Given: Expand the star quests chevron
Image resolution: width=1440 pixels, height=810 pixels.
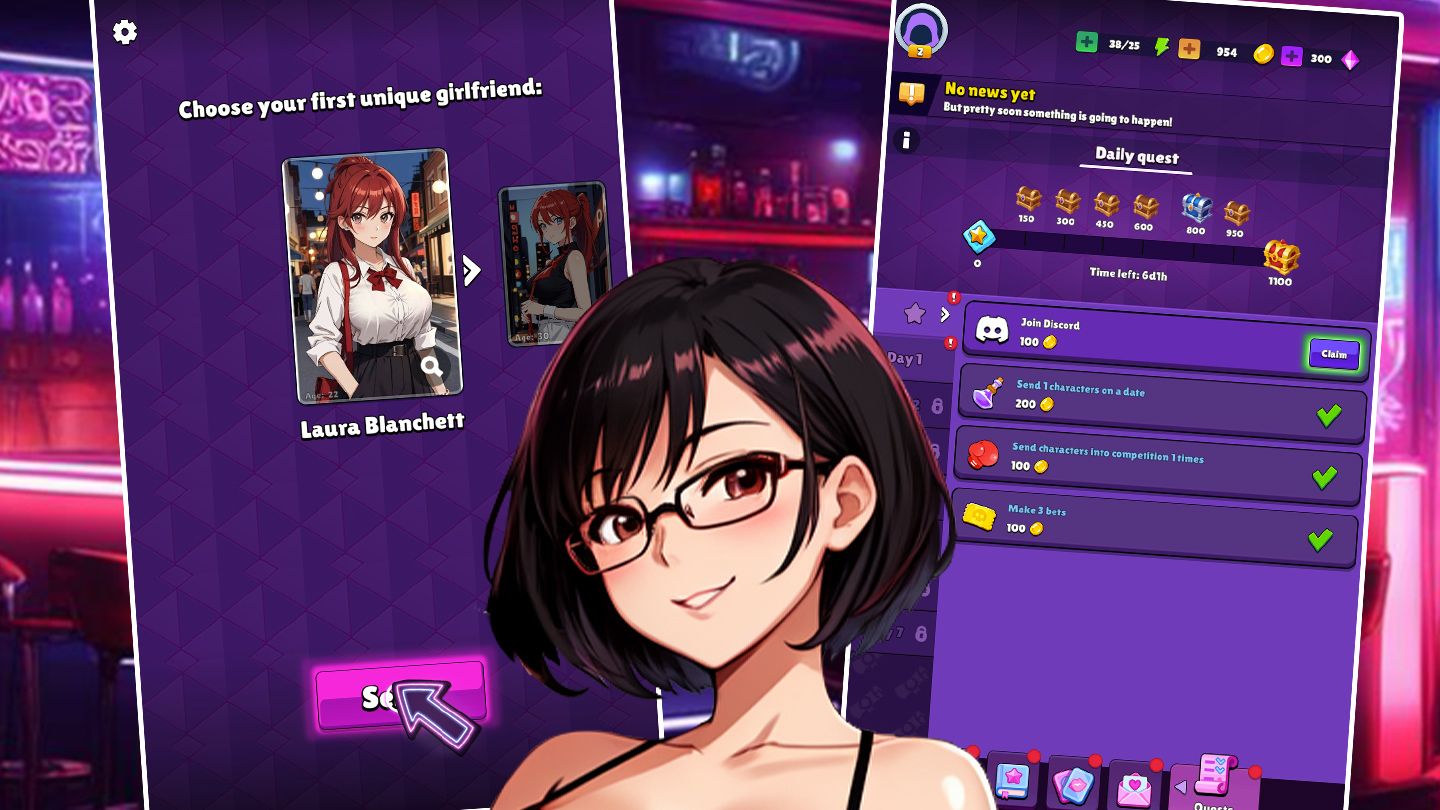Looking at the screenshot, I should tap(945, 312).
